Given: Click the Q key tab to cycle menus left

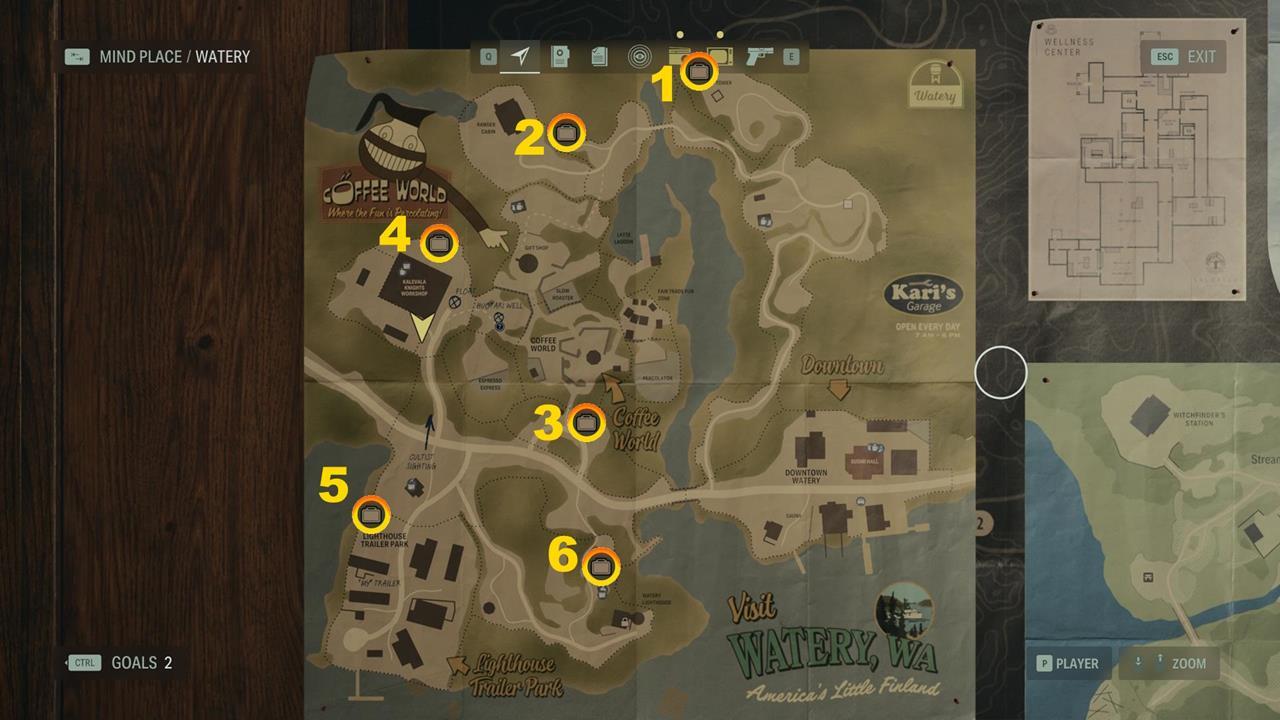Looking at the screenshot, I should click(487, 57).
